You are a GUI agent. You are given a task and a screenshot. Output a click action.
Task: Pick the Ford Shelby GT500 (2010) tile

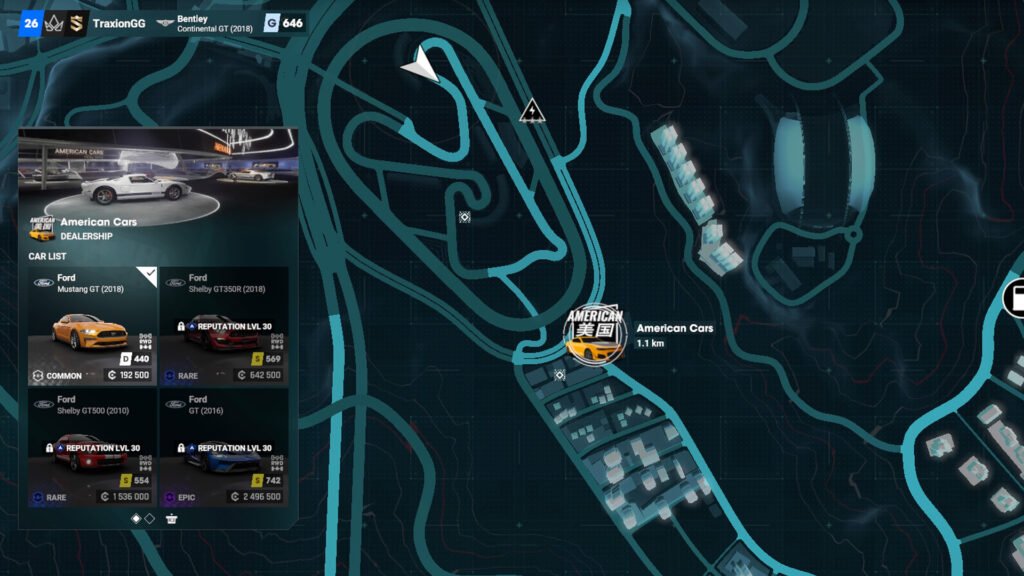[93, 447]
